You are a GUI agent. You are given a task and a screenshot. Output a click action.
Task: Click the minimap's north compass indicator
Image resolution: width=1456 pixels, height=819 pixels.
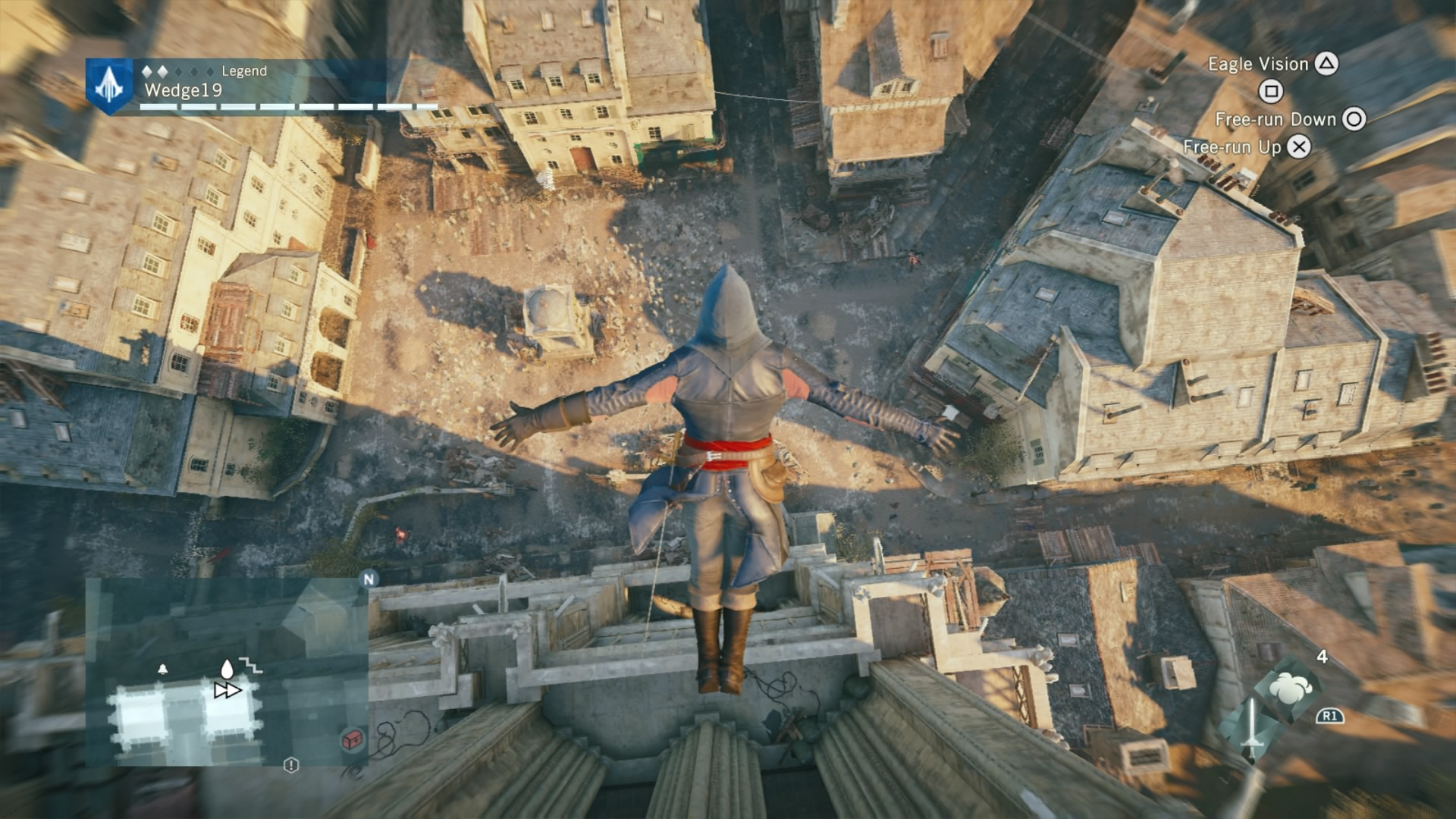(x=369, y=579)
